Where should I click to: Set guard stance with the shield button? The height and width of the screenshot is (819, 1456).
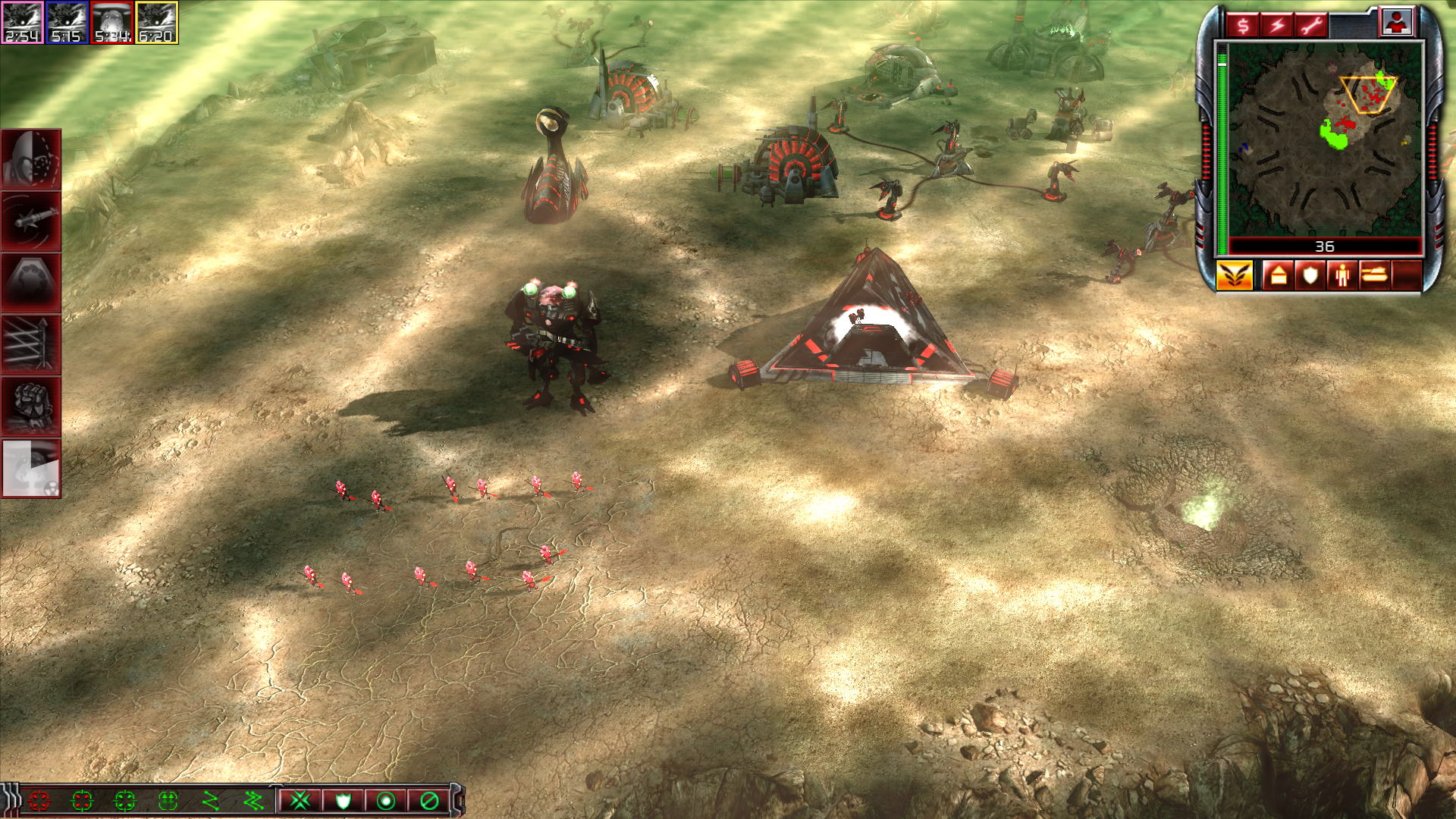point(343,801)
